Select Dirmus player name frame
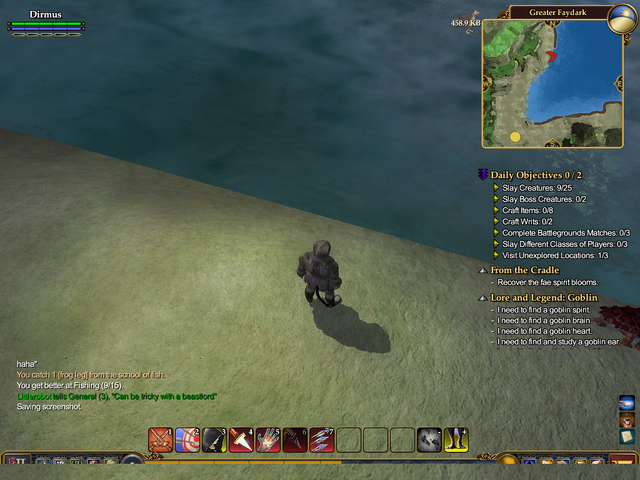 tap(46, 16)
